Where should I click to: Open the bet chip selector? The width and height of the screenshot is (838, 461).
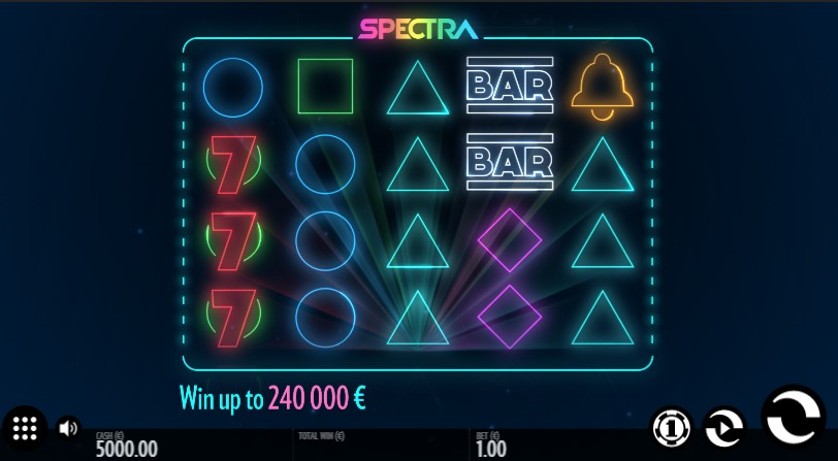point(671,427)
